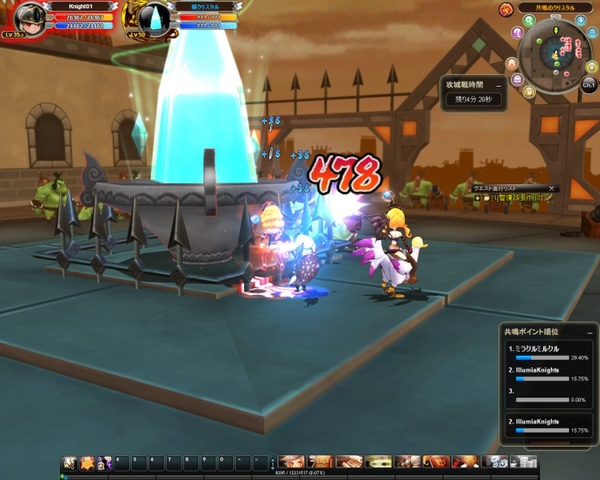Click the purple menu icon beside minimap

[x=517, y=81]
